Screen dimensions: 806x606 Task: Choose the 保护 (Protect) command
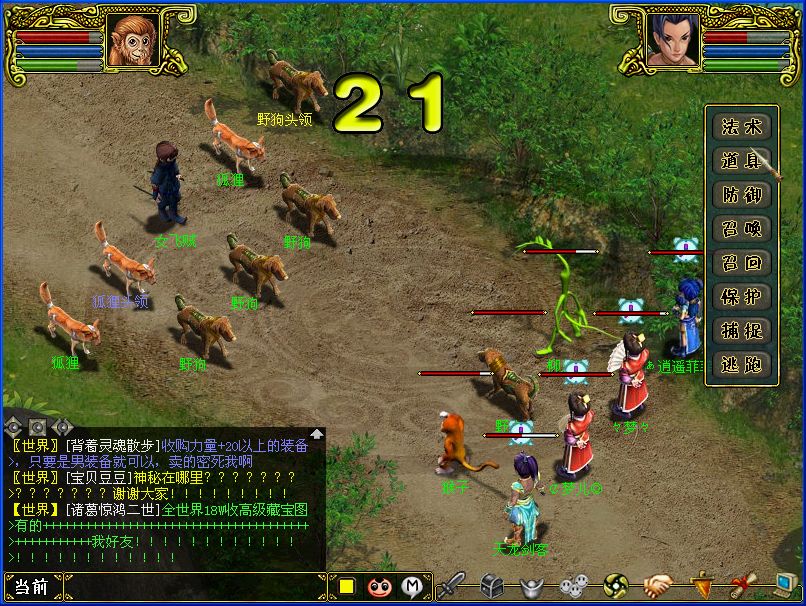coord(741,297)
